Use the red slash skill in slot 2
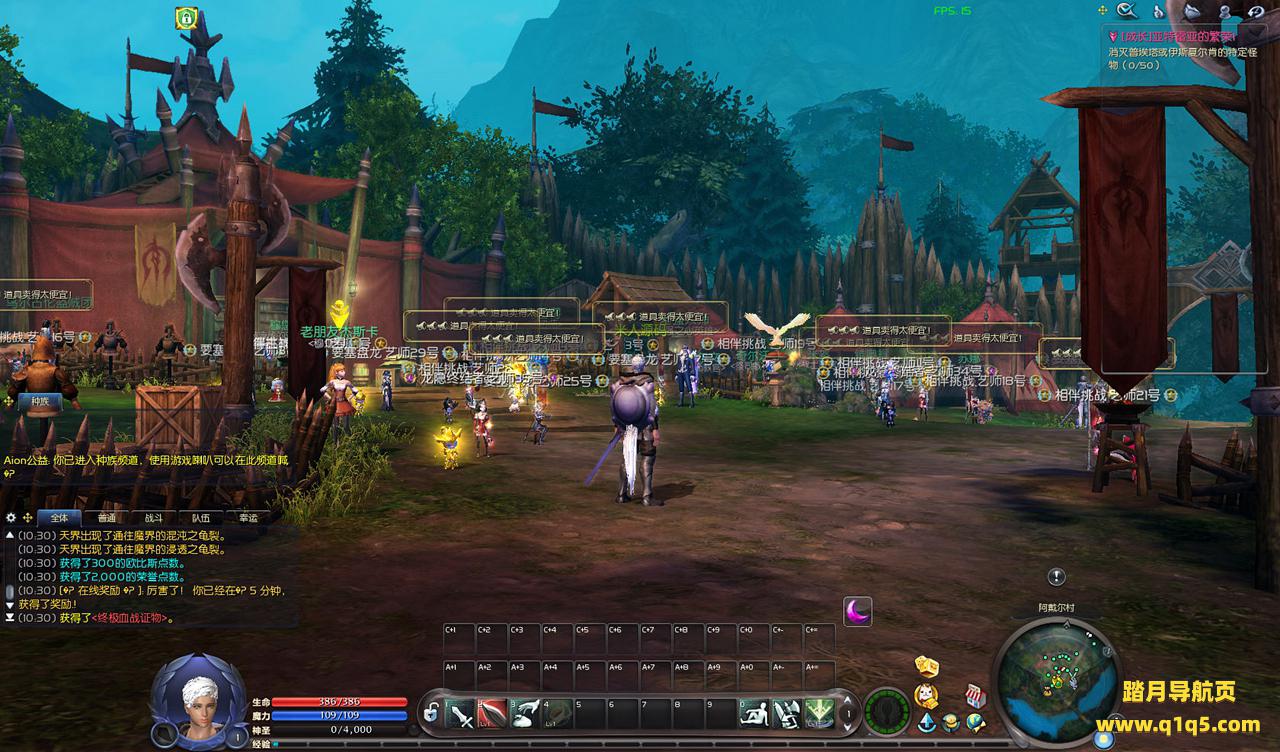The height and width of the screenshot is (752, 1280). pos(492,714)
